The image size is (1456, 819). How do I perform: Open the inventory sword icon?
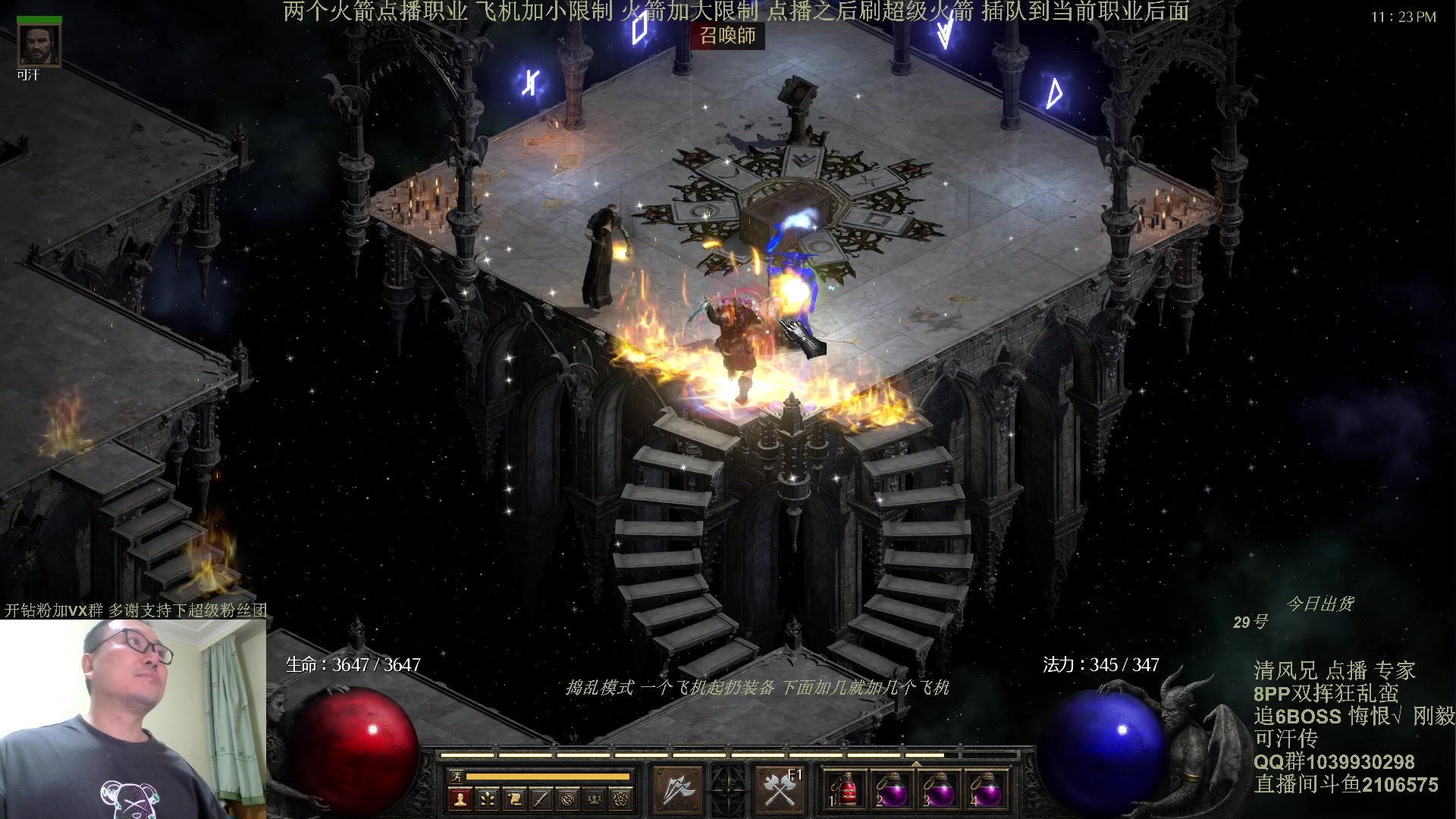[541, 799]
